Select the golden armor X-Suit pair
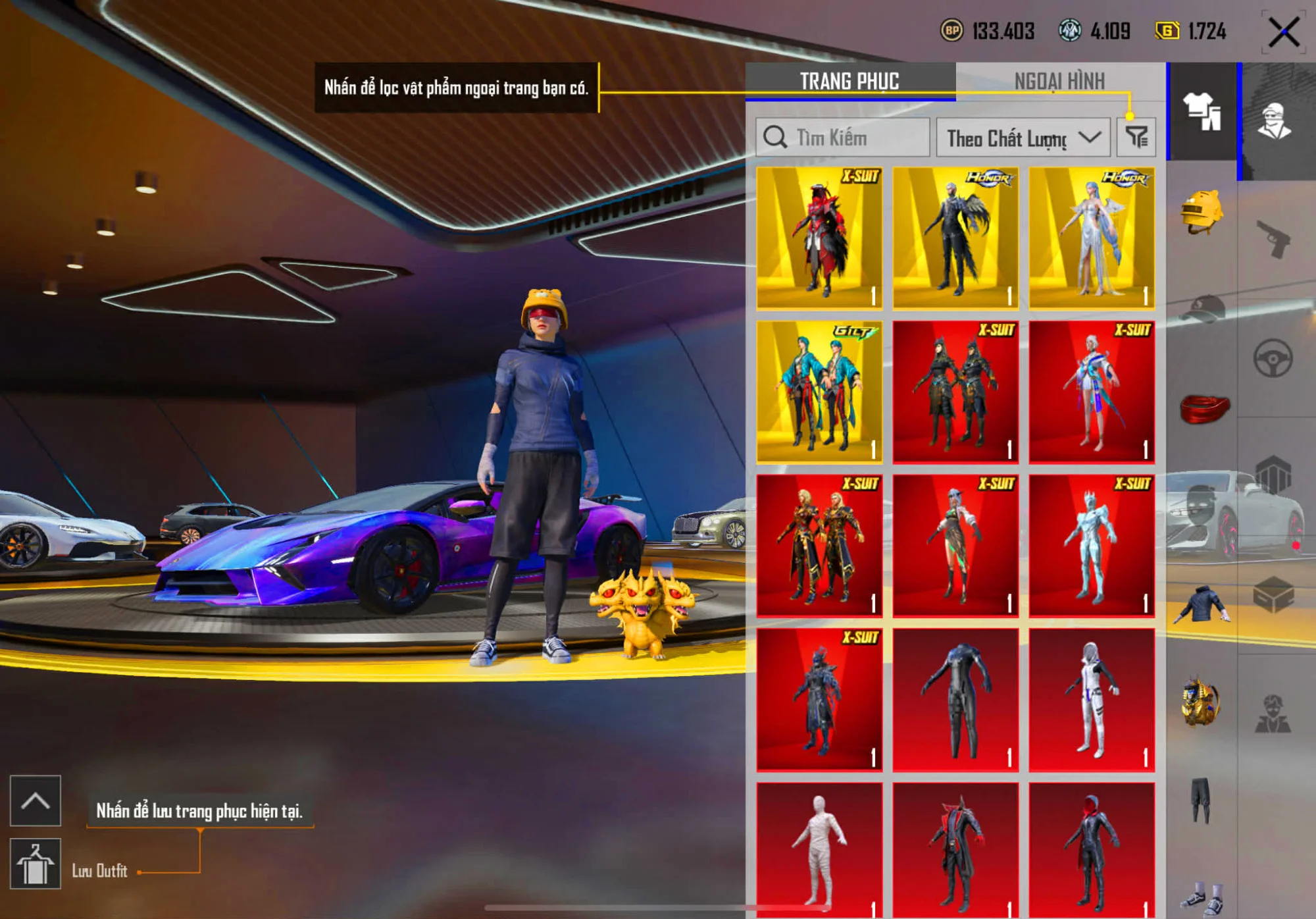This screenshot has height=919, width=1316. click(x=819, y=546)
